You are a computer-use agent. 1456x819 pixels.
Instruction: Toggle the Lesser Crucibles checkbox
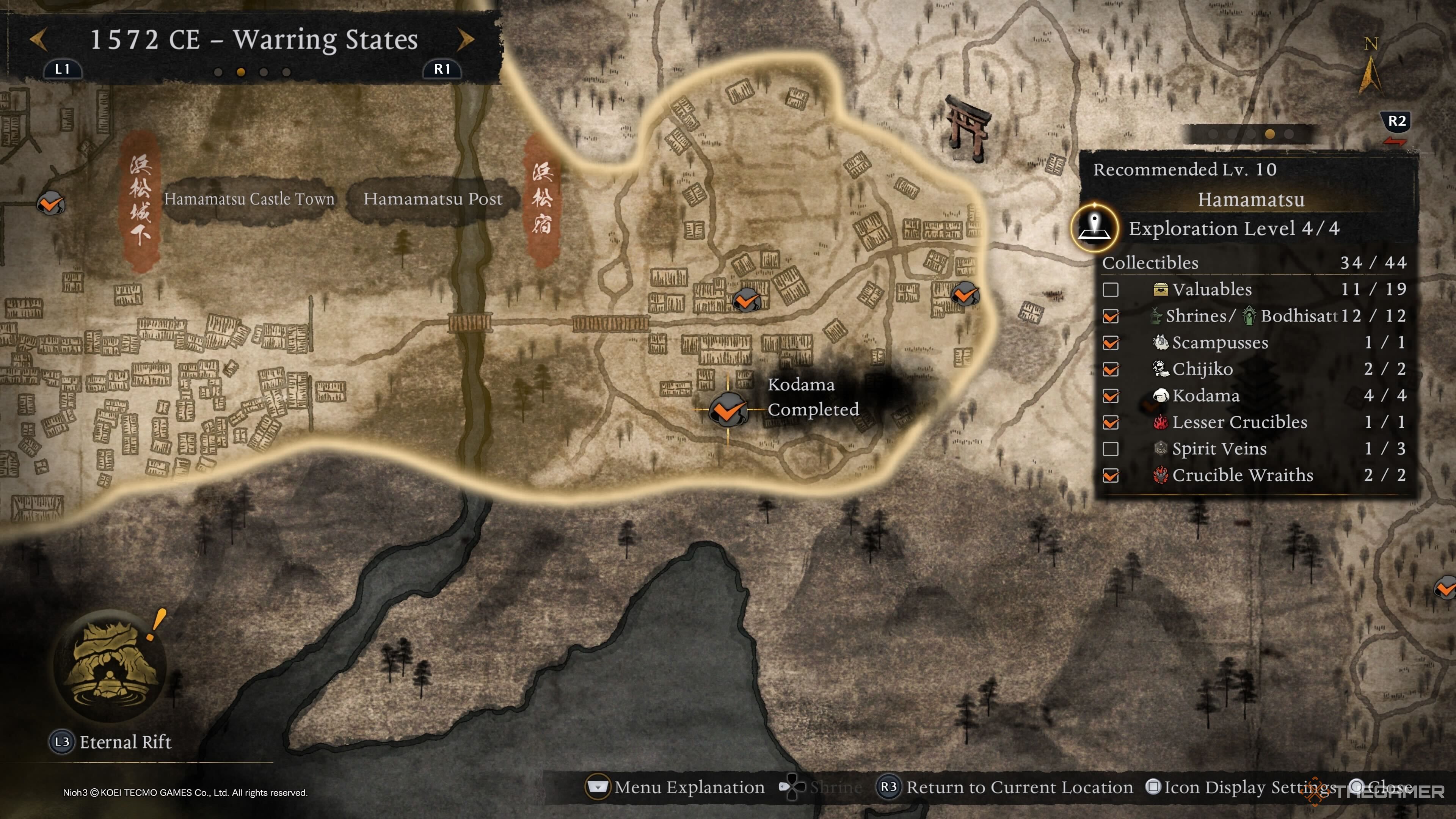pyautogui.click(x=1111, y=422)
